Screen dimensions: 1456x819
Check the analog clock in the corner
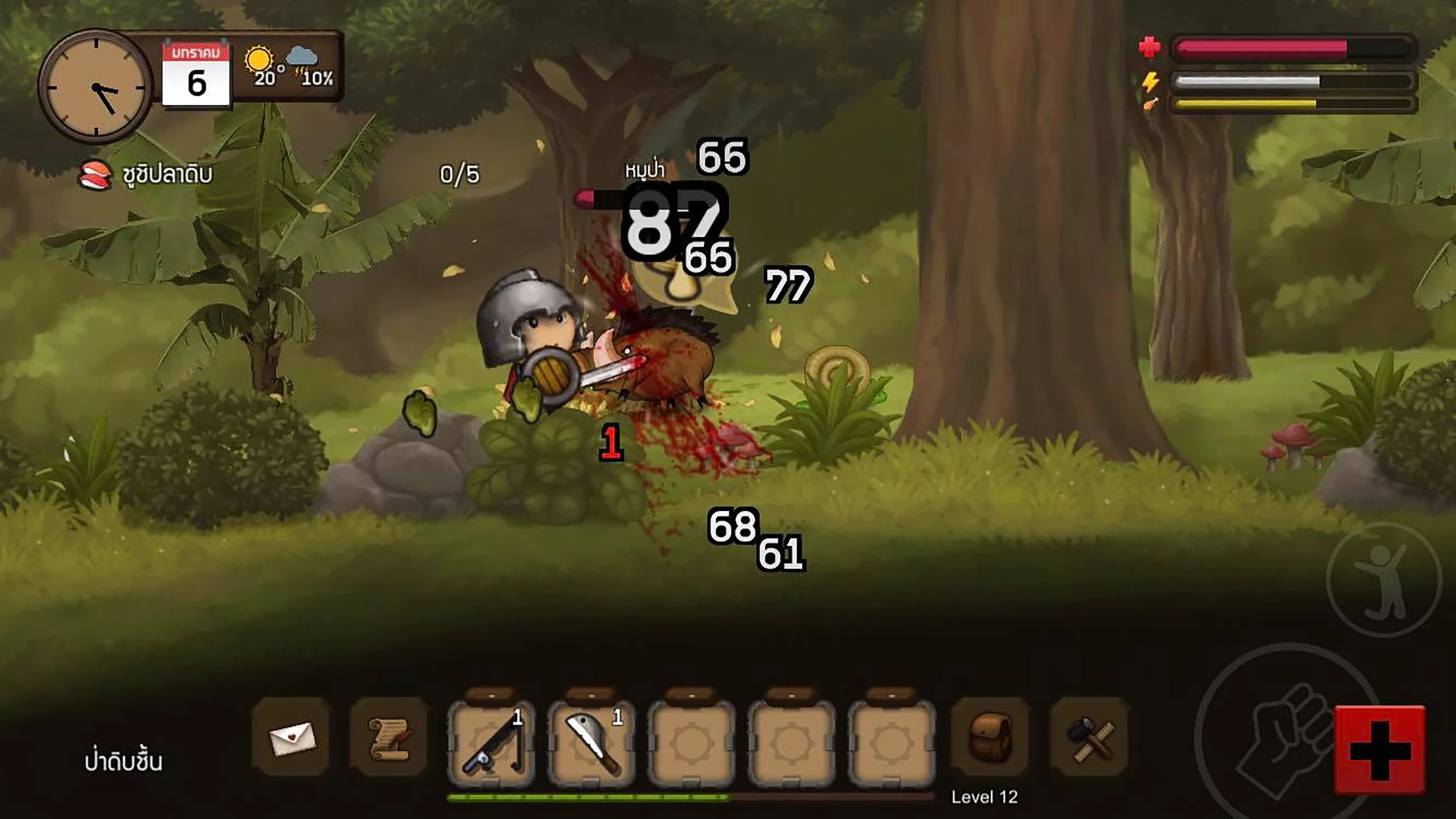[x=96, y=86]
